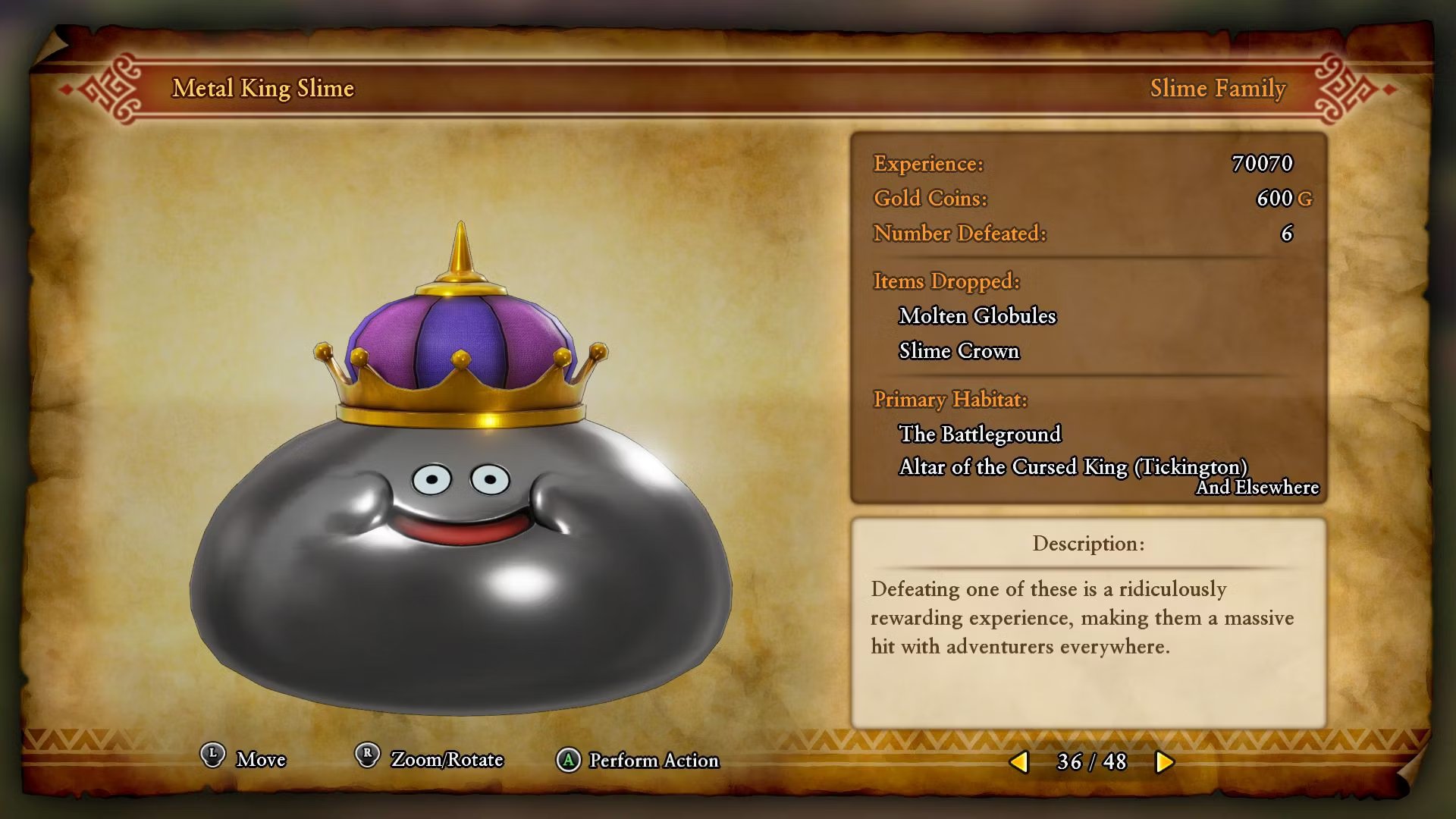The image size is (1456, 819).
Task: Expand the Primary Habitat section
Action: [949, 400]
